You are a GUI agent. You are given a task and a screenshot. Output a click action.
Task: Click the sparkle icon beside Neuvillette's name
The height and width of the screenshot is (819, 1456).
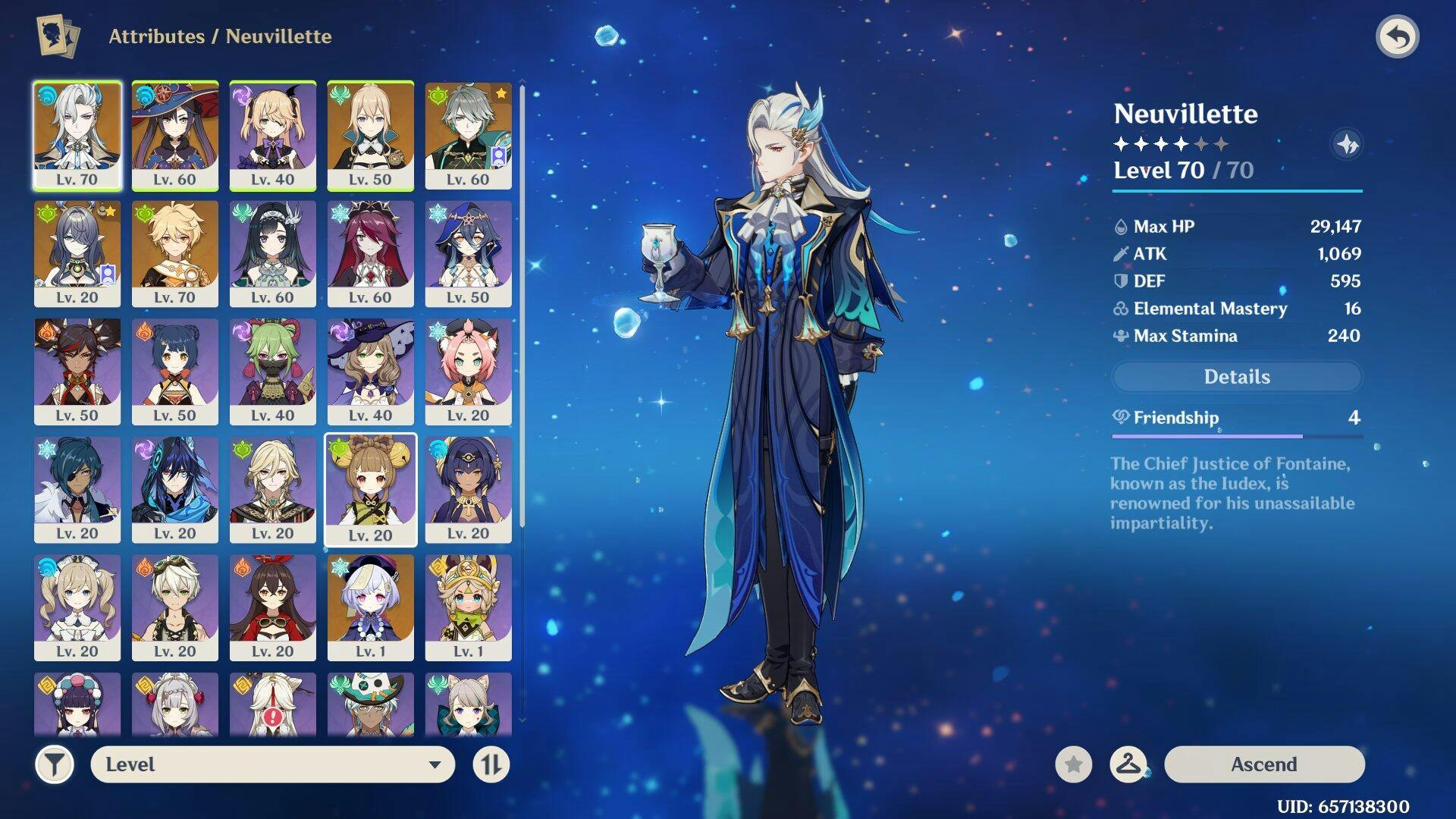click(x=1347, y=144)
